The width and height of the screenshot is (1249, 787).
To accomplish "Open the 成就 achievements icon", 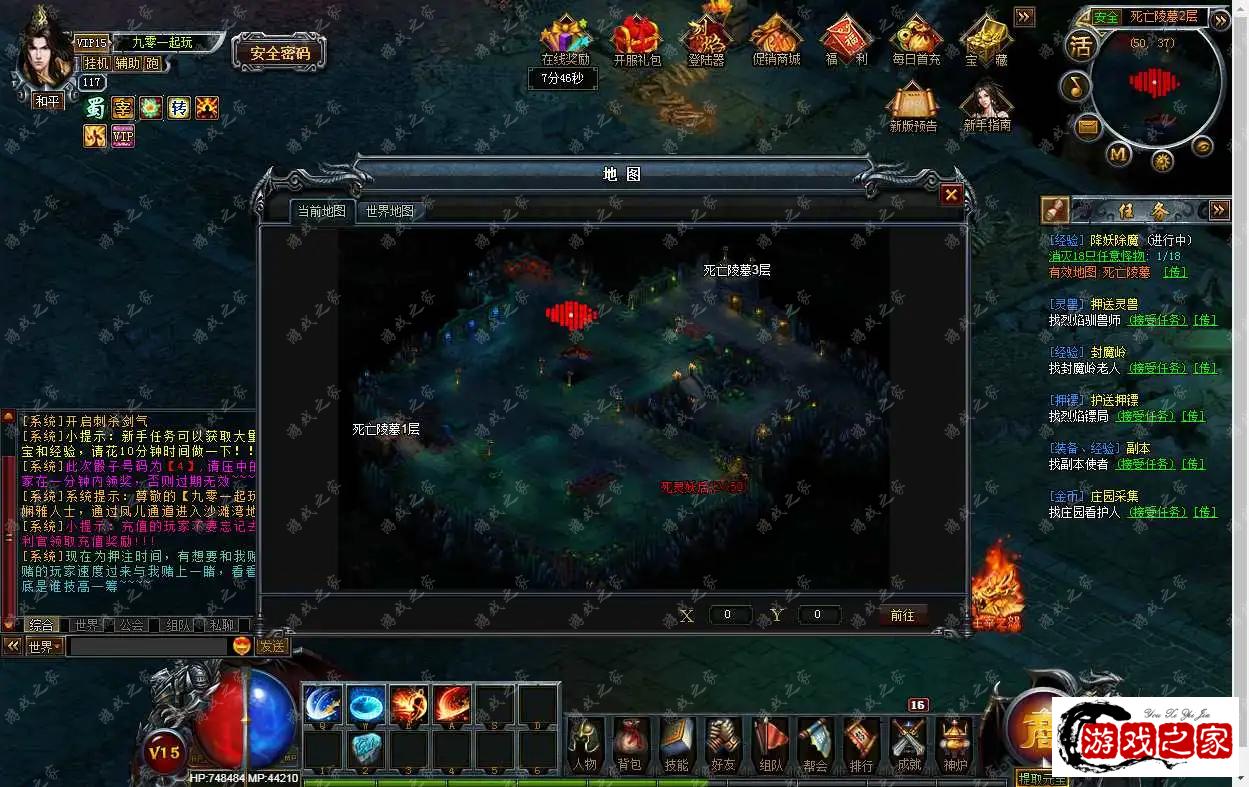I will click(x=909, y=744).
